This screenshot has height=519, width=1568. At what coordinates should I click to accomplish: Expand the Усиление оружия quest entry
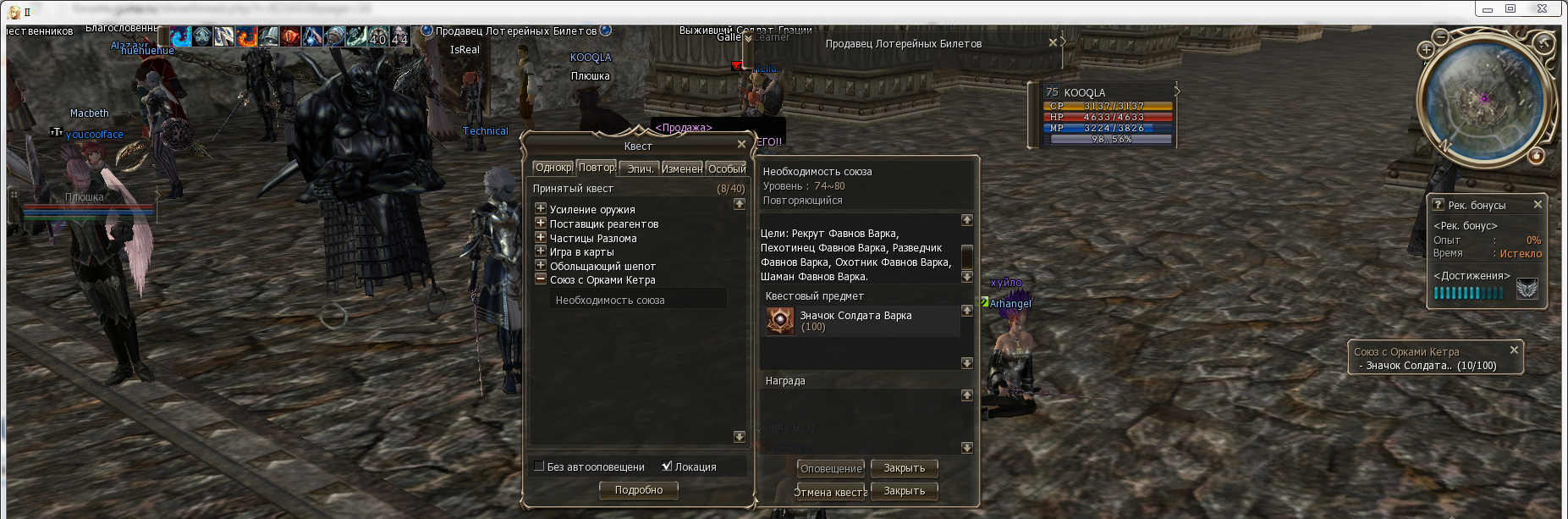click(x=541, y=208)
